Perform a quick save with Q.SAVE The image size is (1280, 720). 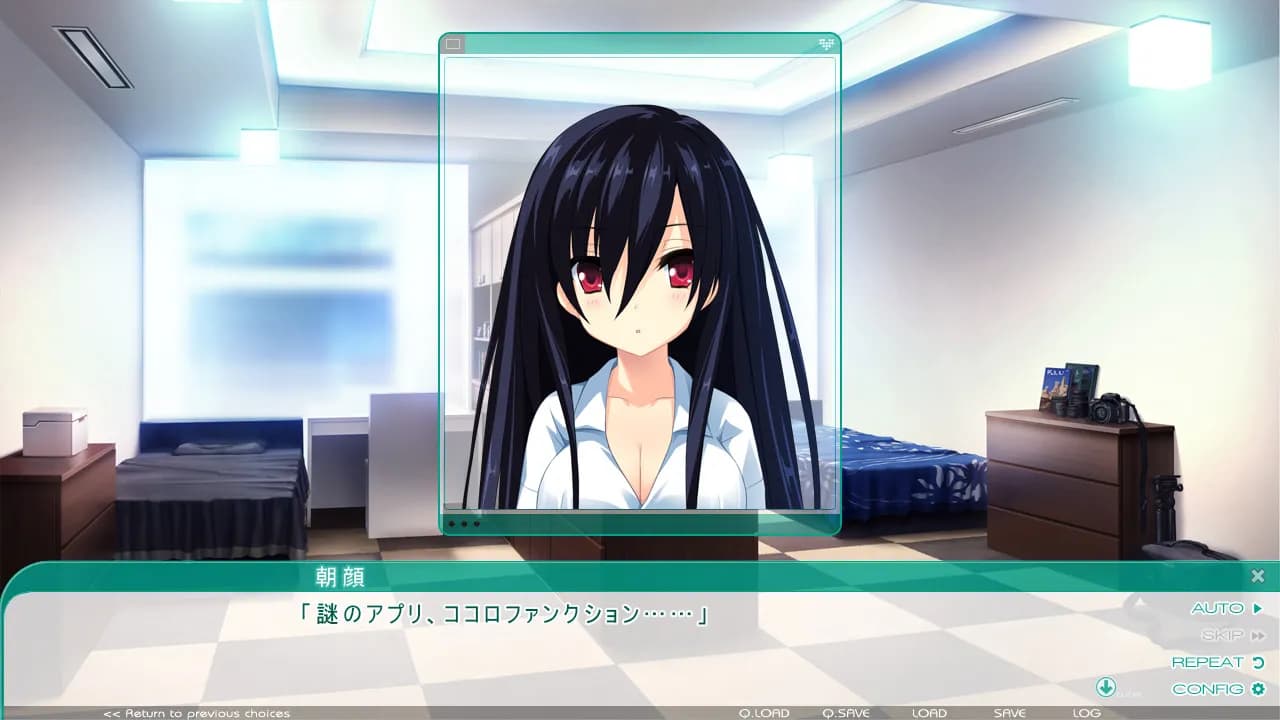pyautogui.click(x=845, y=712)
